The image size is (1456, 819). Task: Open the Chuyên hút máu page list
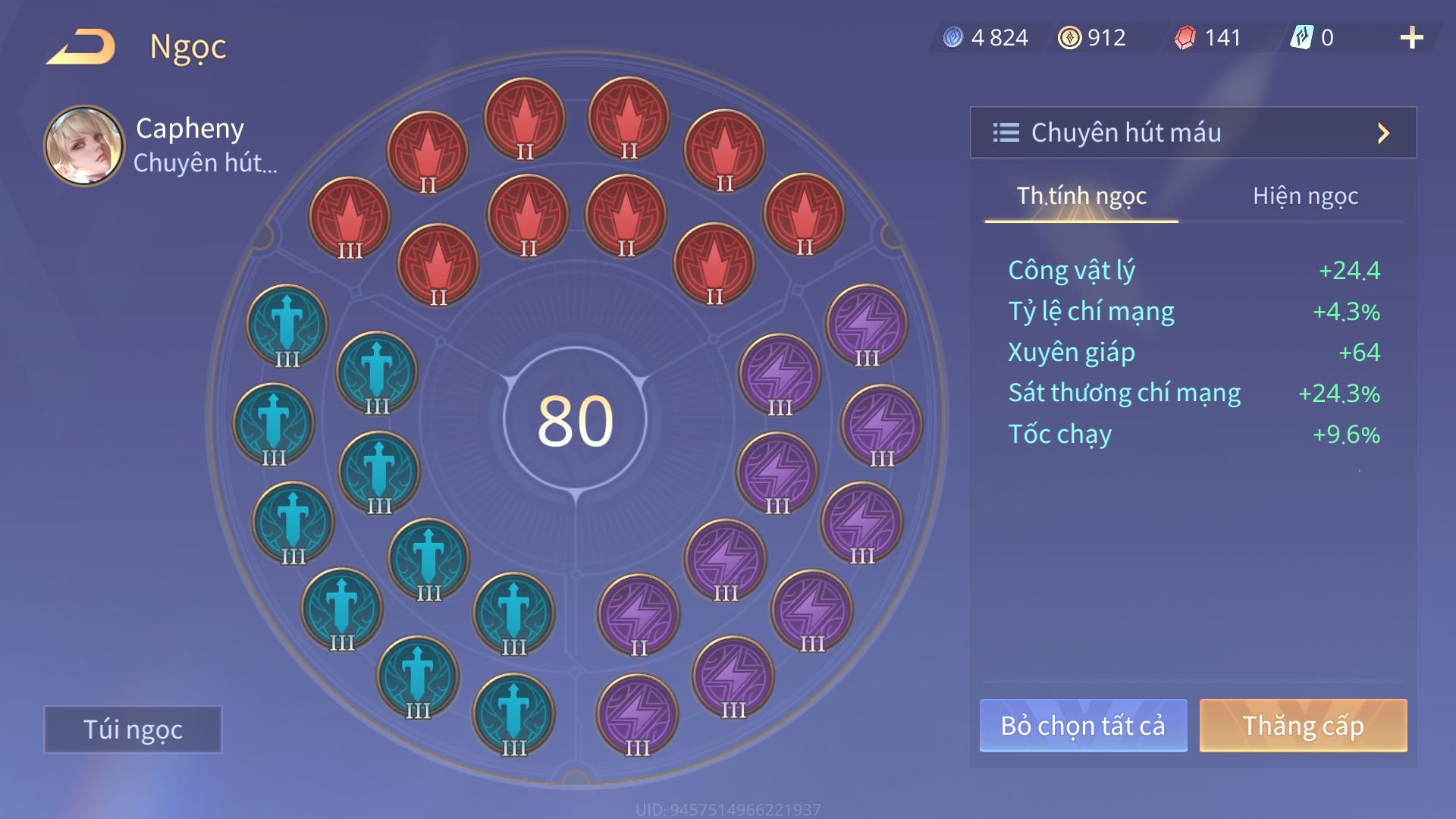(x=1193, y=133)
